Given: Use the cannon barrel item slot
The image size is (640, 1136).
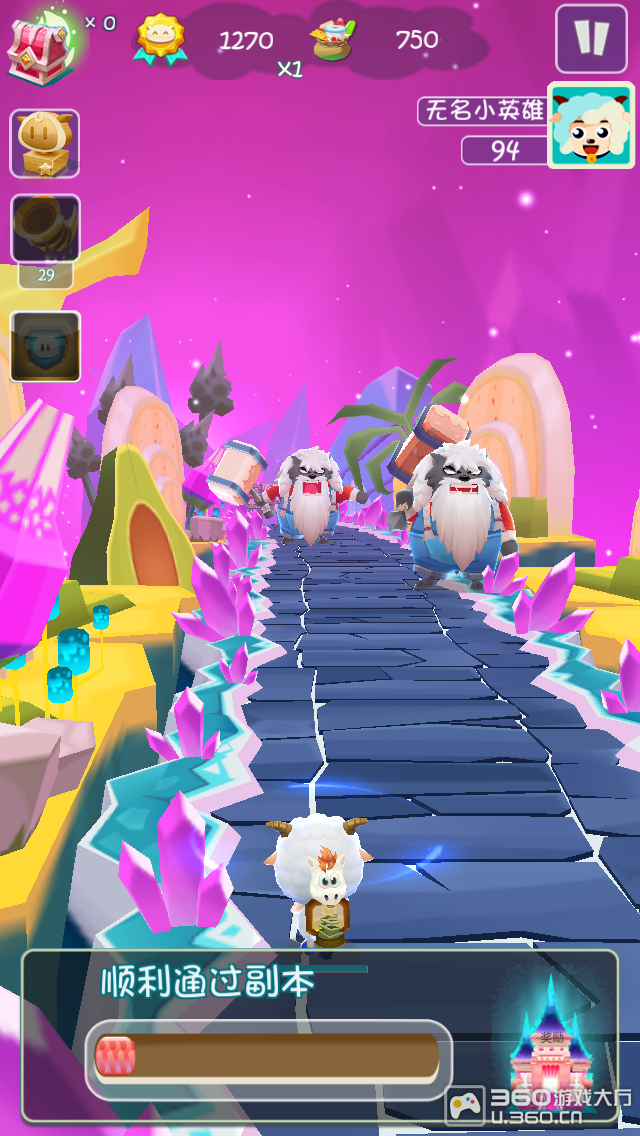Looking at the screenshot, I should [45, 231].
